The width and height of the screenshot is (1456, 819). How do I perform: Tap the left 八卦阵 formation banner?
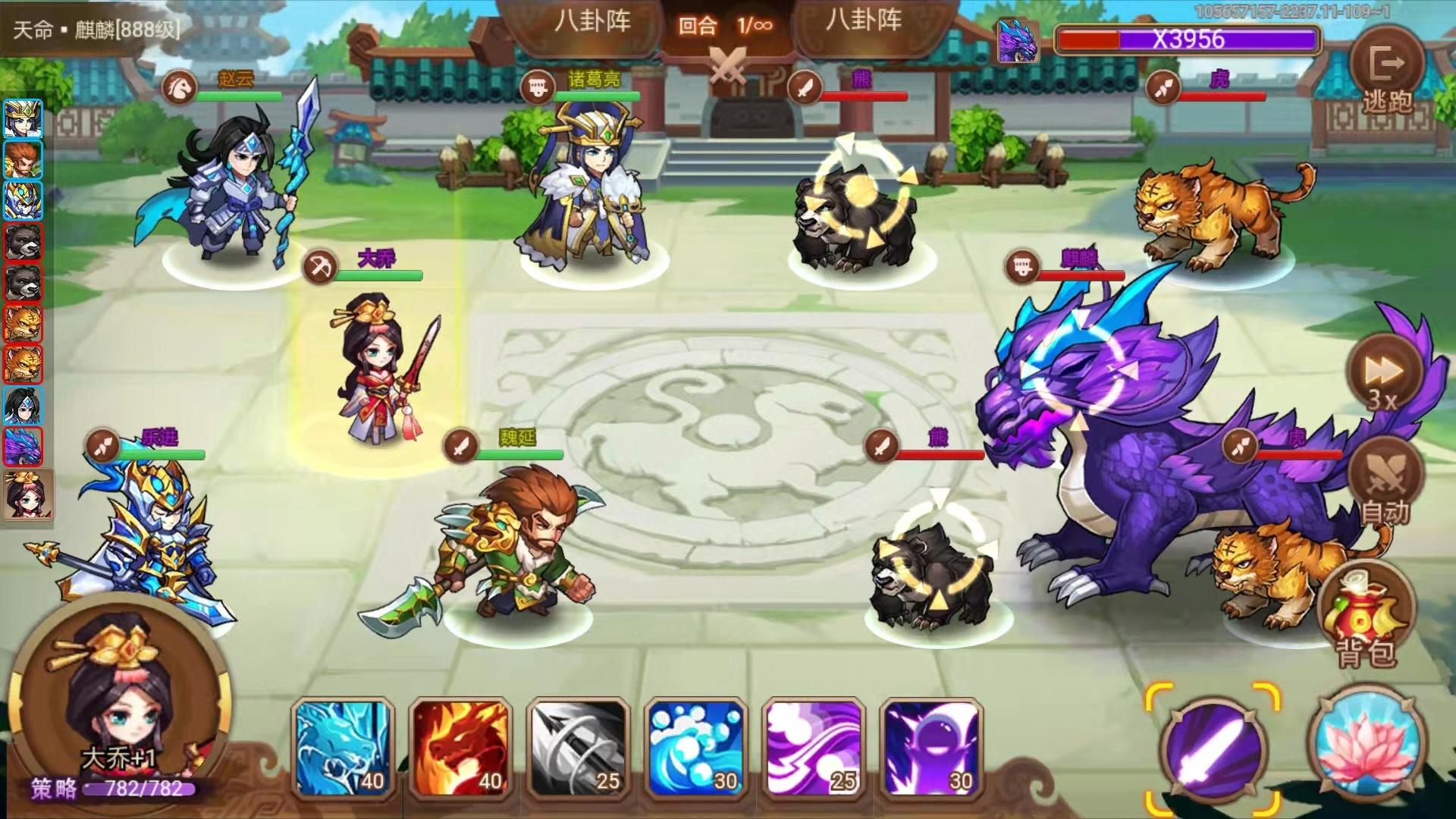[x=594, y=24]
